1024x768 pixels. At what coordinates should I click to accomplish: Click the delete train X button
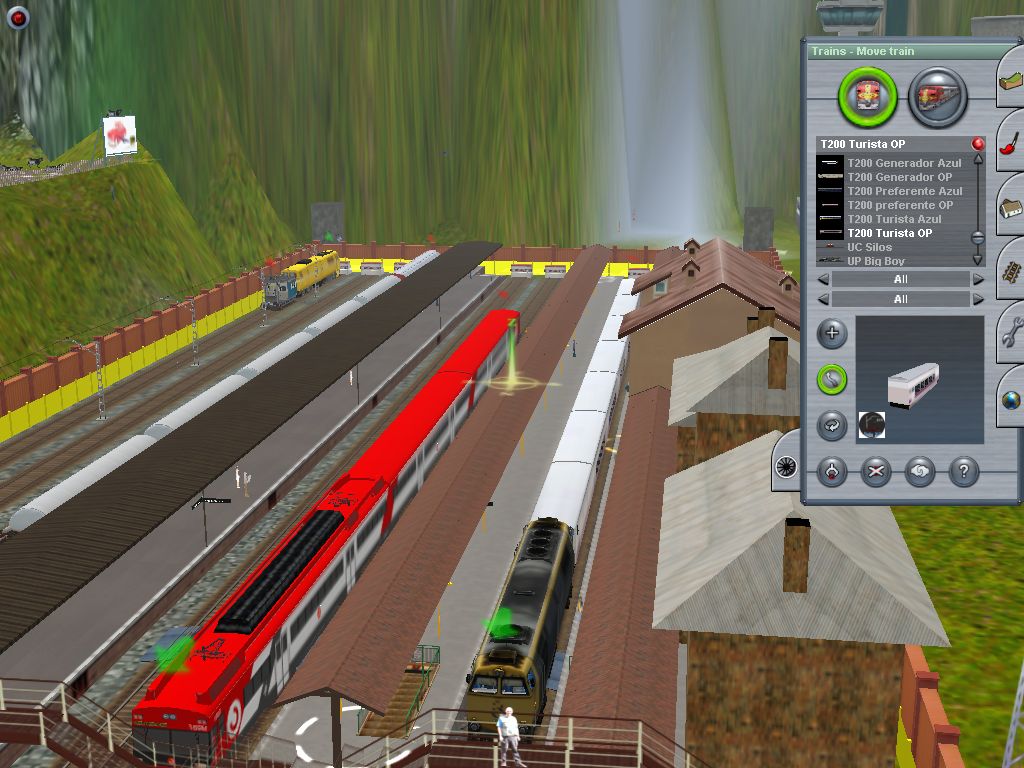[876, 472]
